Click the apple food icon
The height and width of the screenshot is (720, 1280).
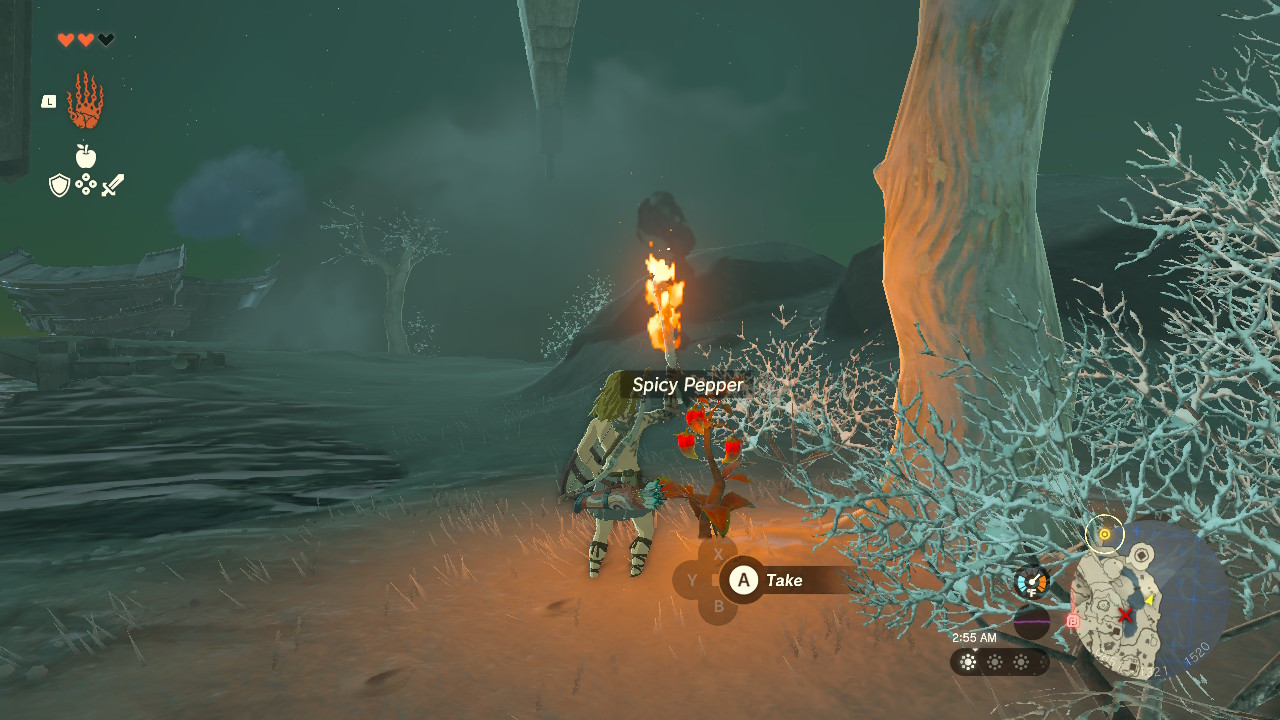(85, 157)
